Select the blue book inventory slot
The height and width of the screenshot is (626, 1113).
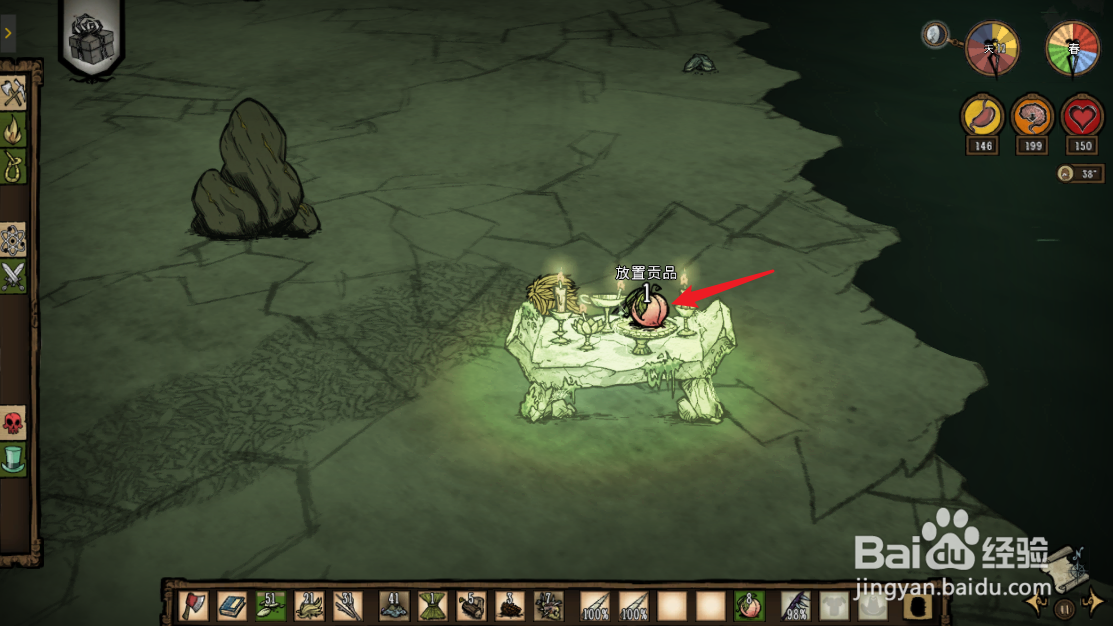(232, 605)
